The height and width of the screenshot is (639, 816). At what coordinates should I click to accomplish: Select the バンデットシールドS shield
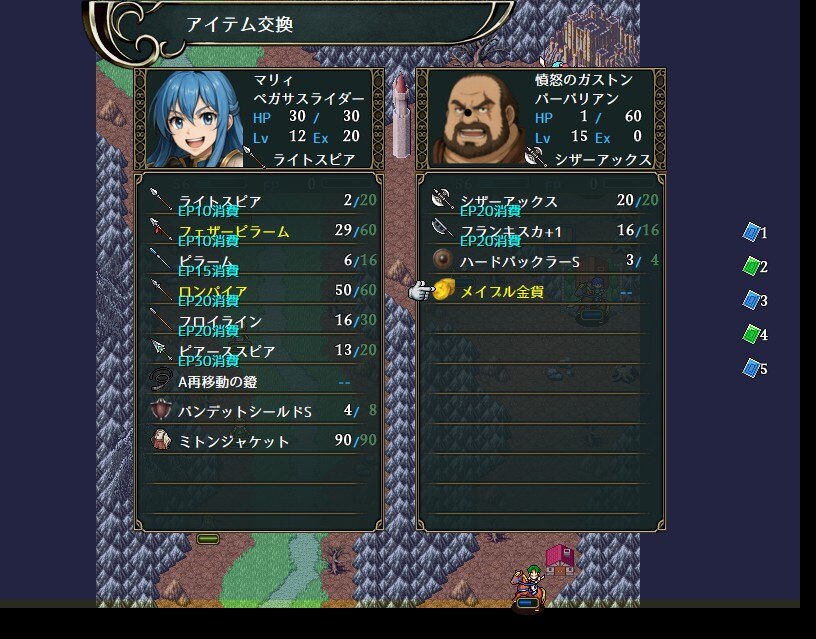(256, 411)
